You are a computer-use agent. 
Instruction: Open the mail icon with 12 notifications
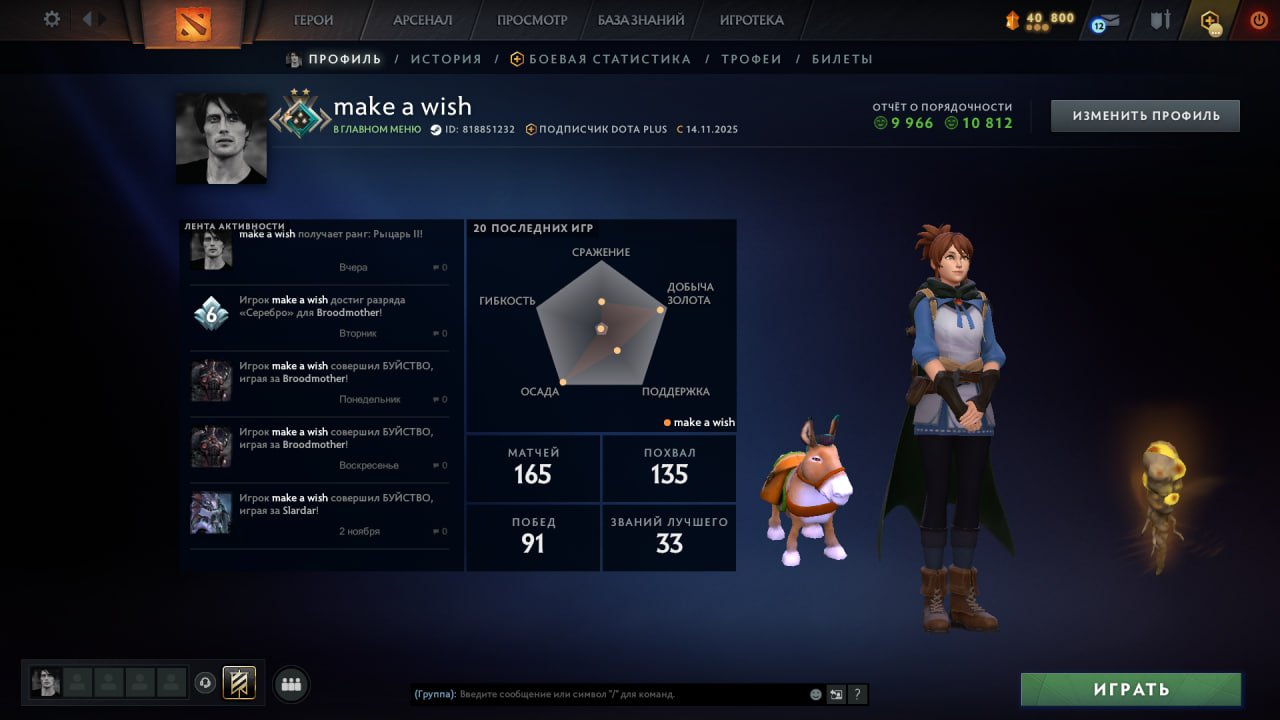(1106, 21)
